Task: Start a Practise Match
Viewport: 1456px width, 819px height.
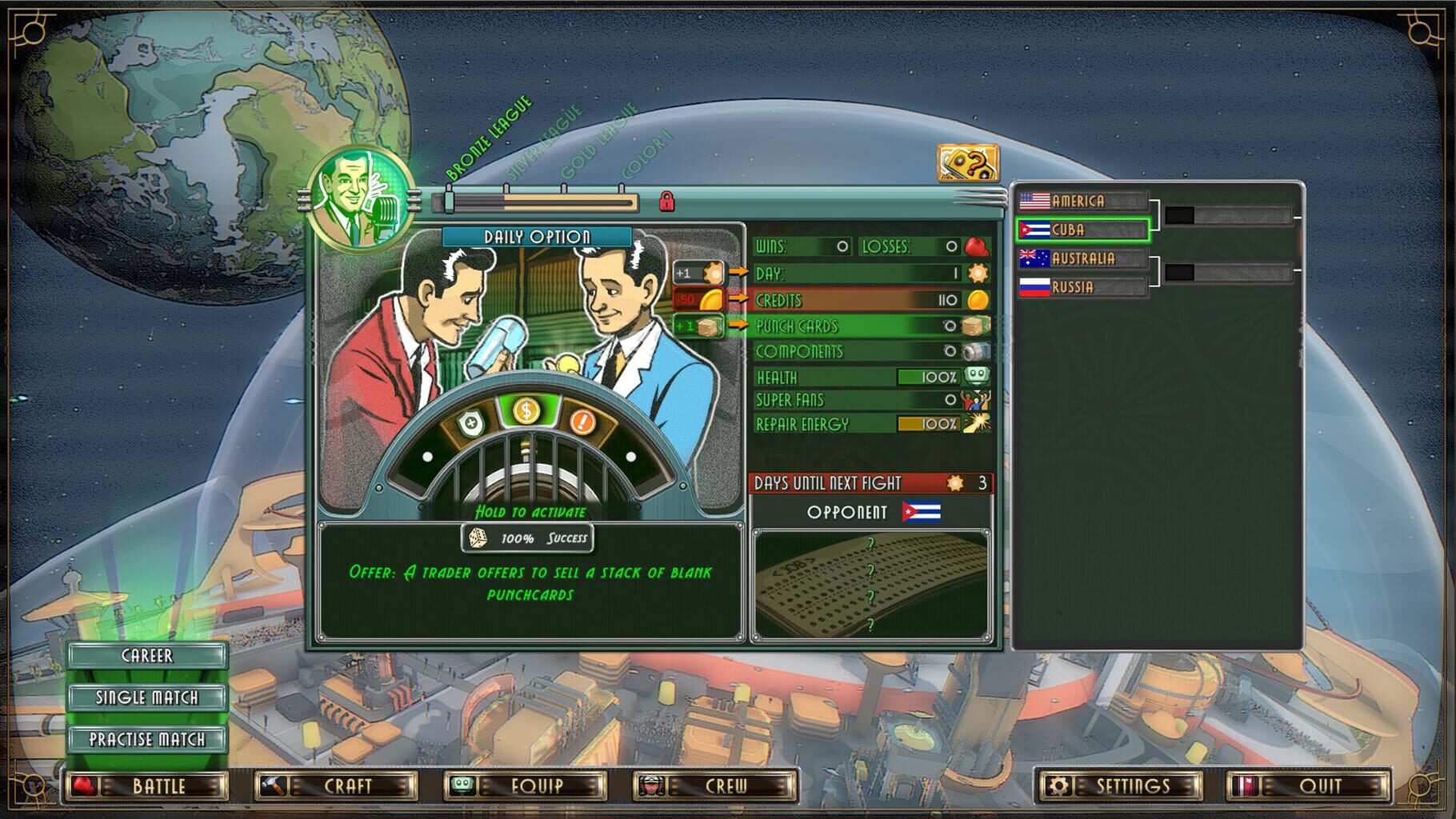Action: click(x=148, y=739)
